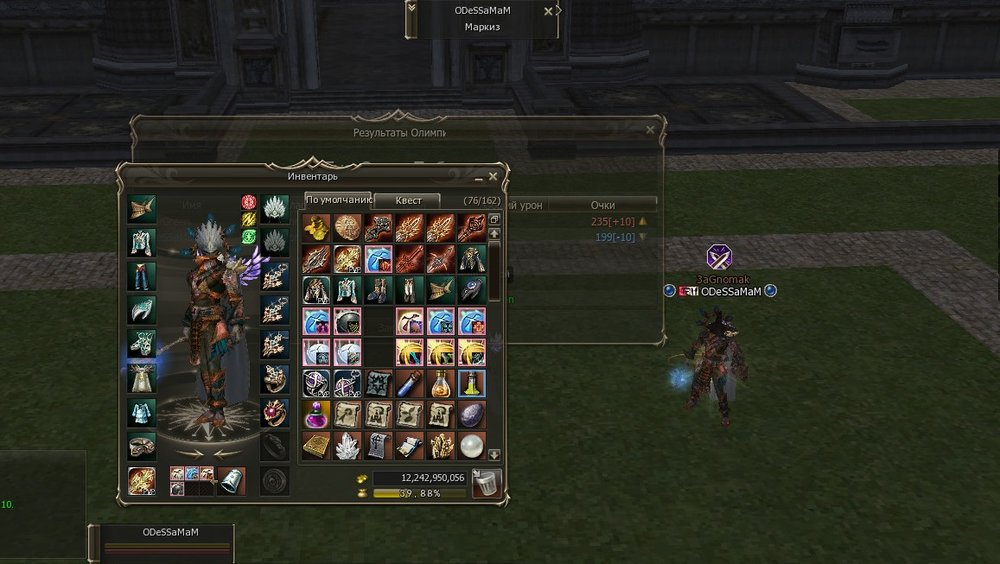Choose the white crystal cluster item
The width and height of the screenshot is (1000, 564).
347,445
